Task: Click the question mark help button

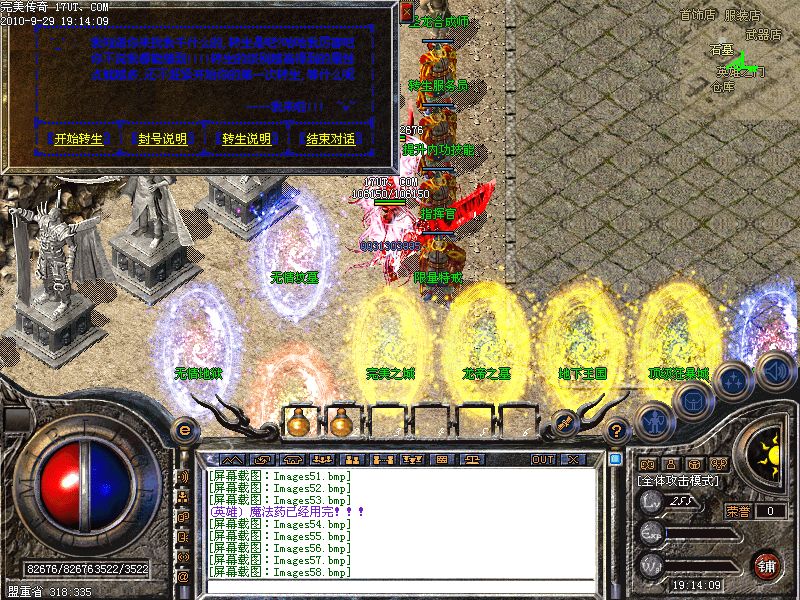Action: click(617, 431)
